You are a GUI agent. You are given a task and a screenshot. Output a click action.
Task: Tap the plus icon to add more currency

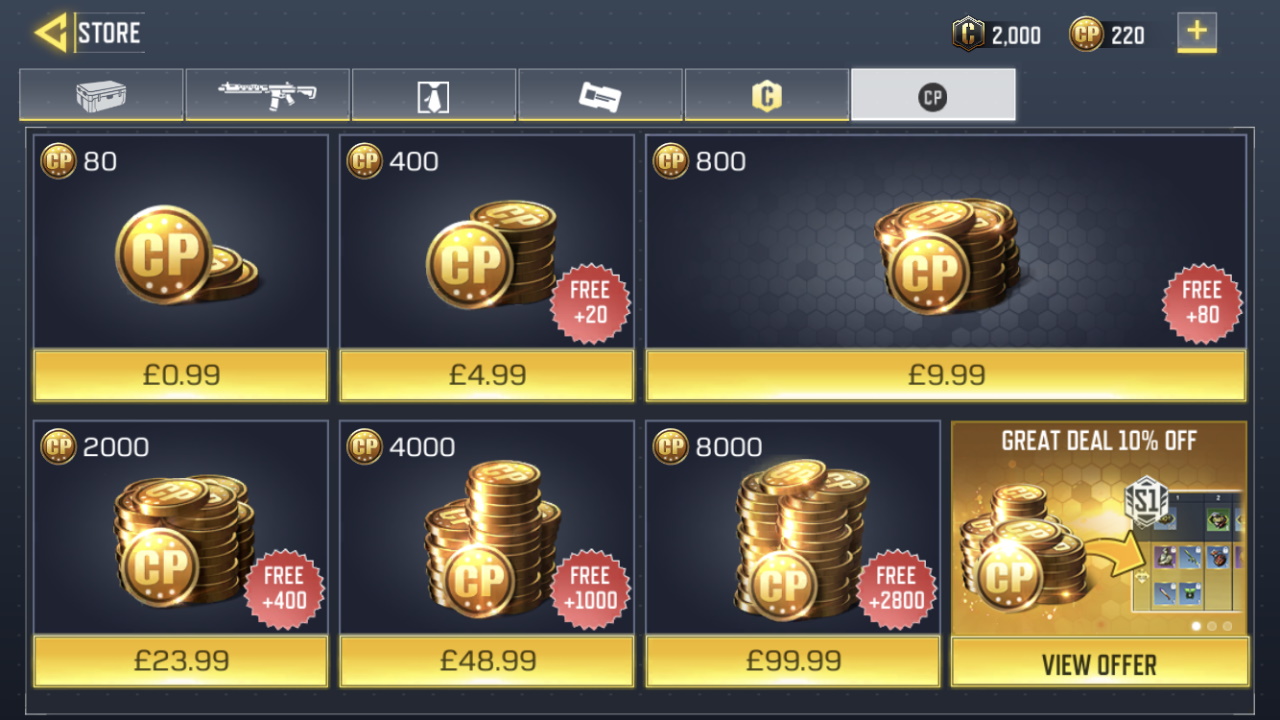click(1196, 34)
